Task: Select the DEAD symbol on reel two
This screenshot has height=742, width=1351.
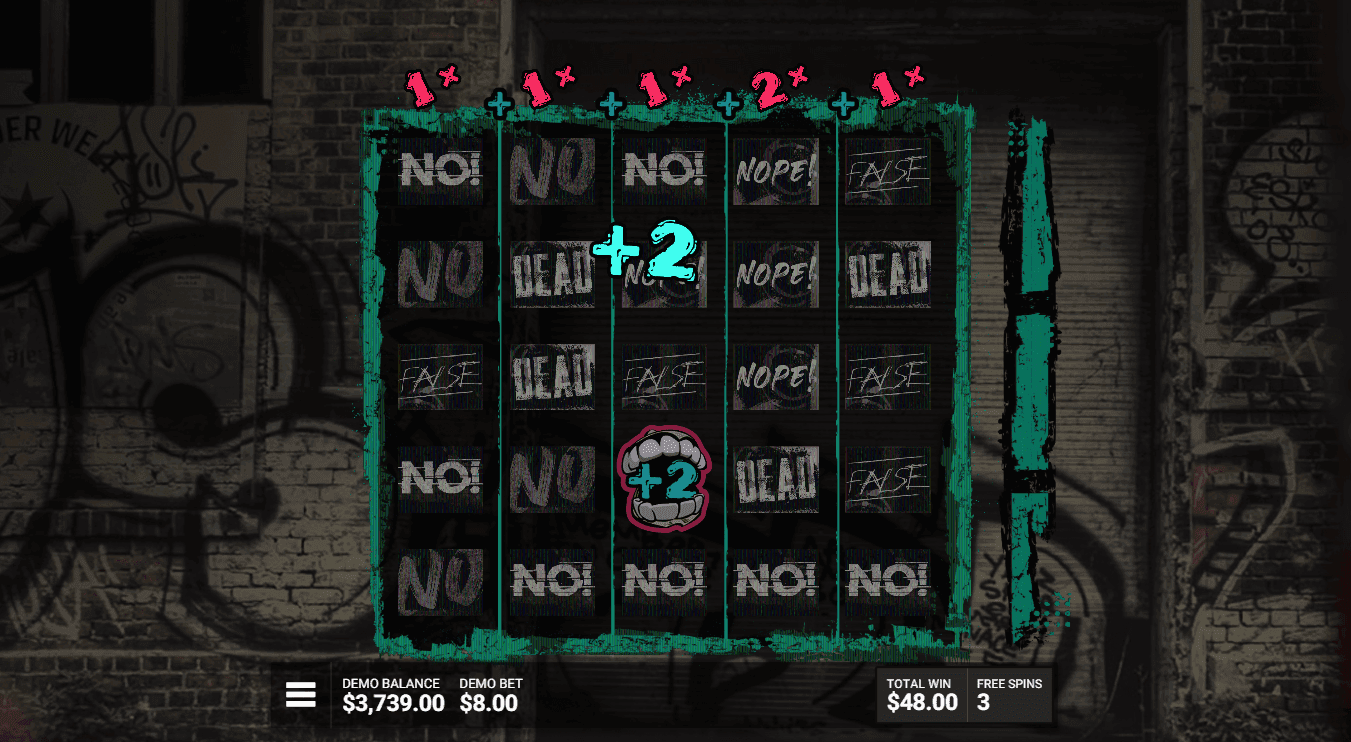Action: 553,273
